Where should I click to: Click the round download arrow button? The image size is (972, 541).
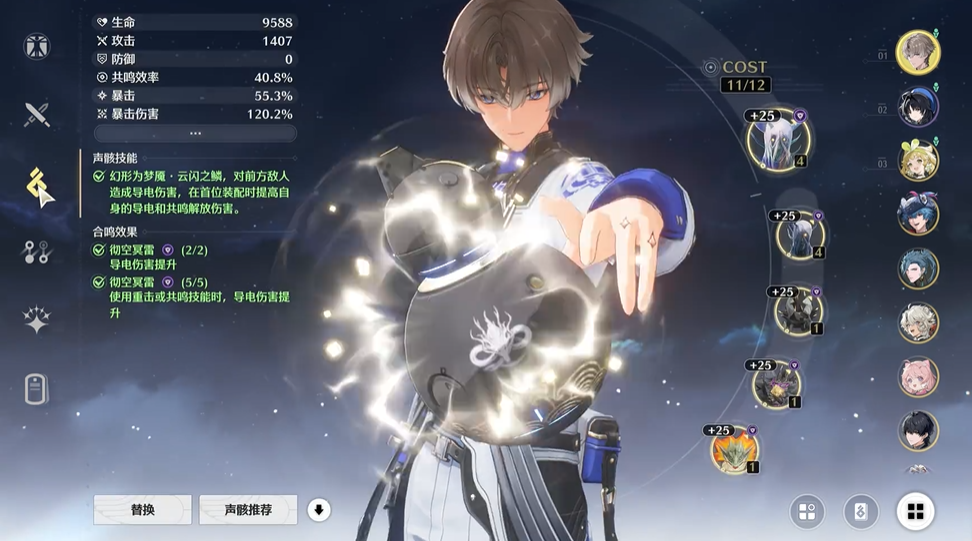(x=319, y=510)
